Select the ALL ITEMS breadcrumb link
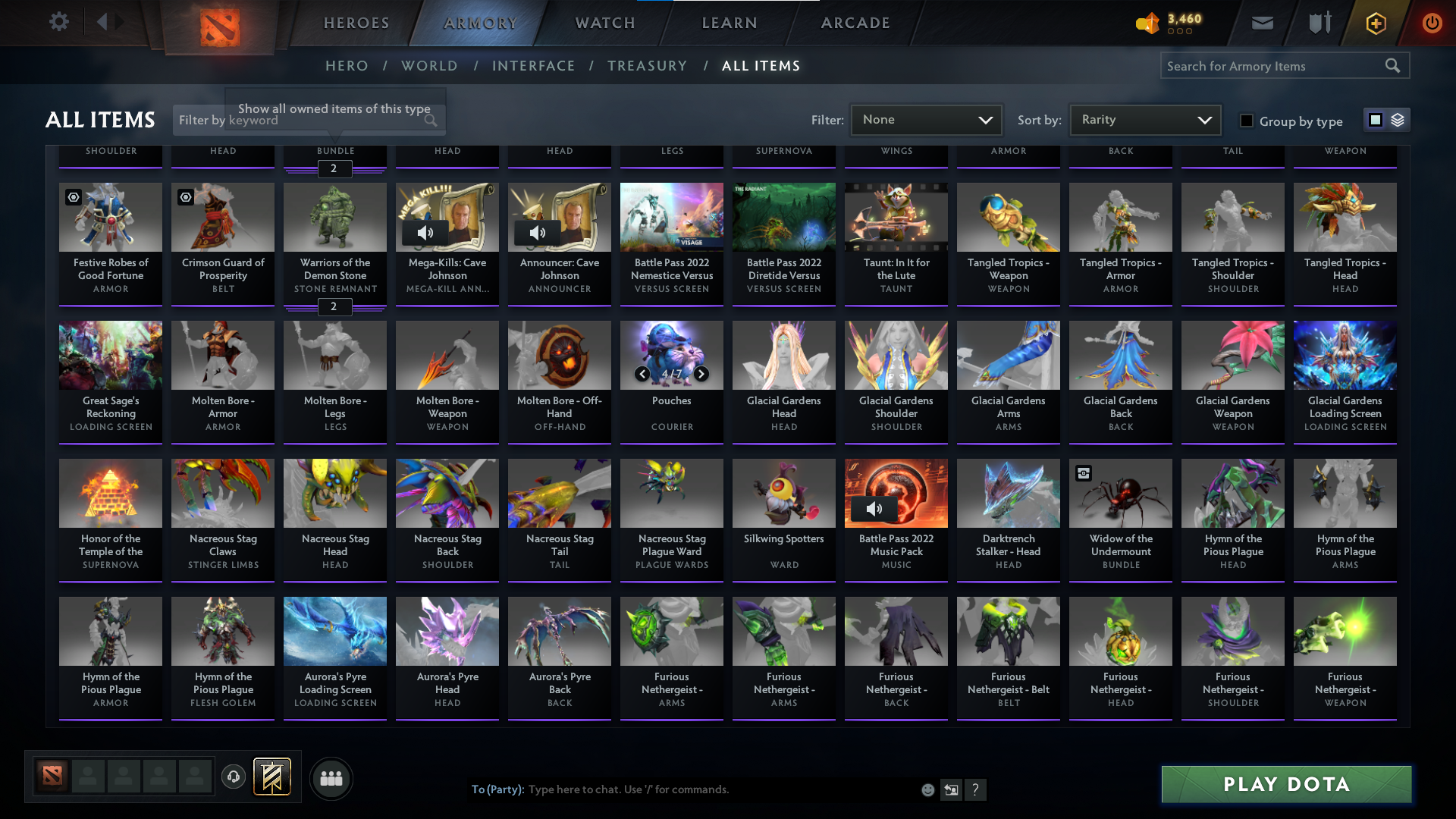Screen dimensions: 1456x819 click(x=761, y=66)
